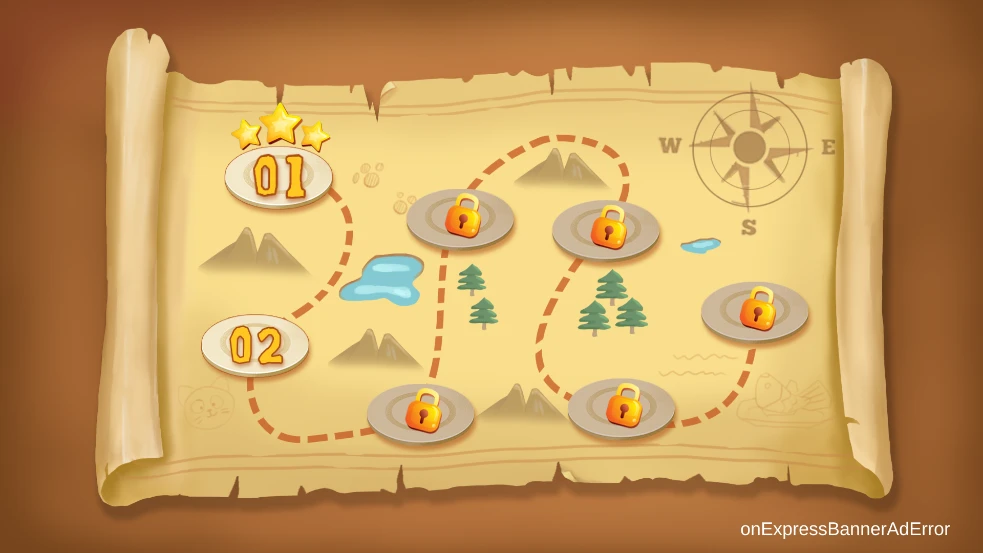983x553 pixels.
Task: Select level 01 with three stars
Action: point(279,176)
